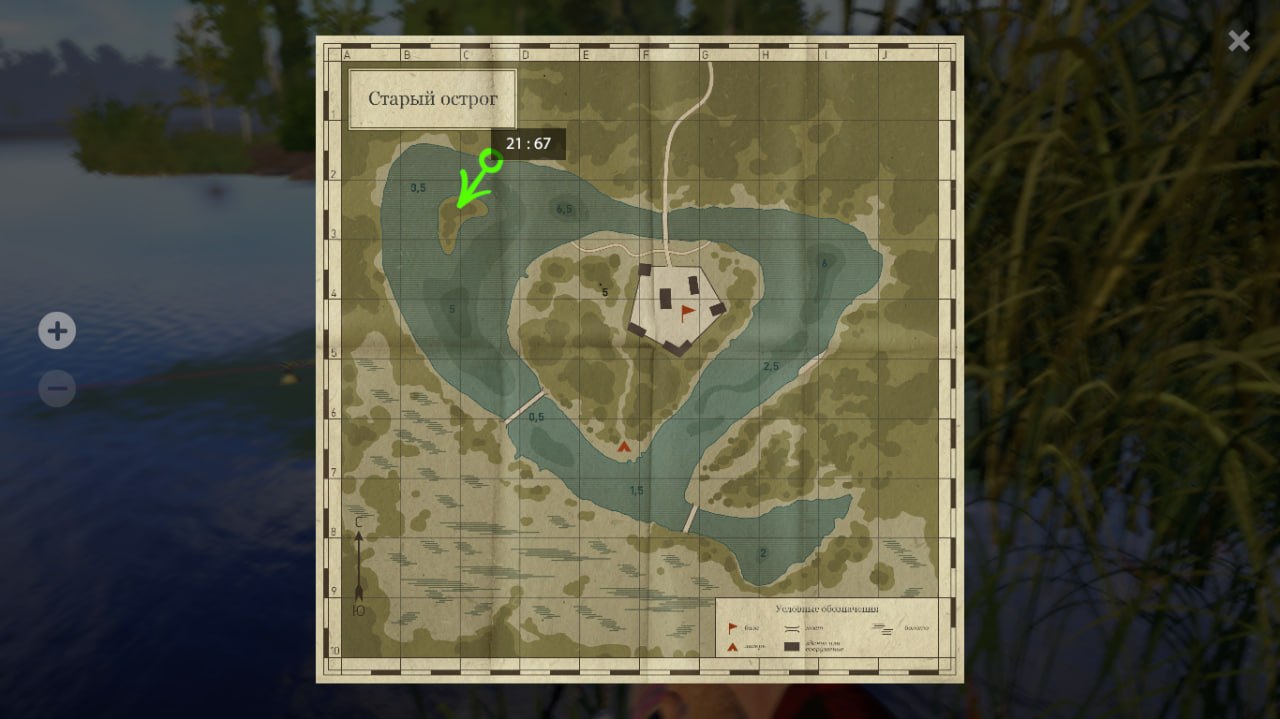Select the red flag base marker
This screenshot has width=1280, height=719.
[687, 313]
